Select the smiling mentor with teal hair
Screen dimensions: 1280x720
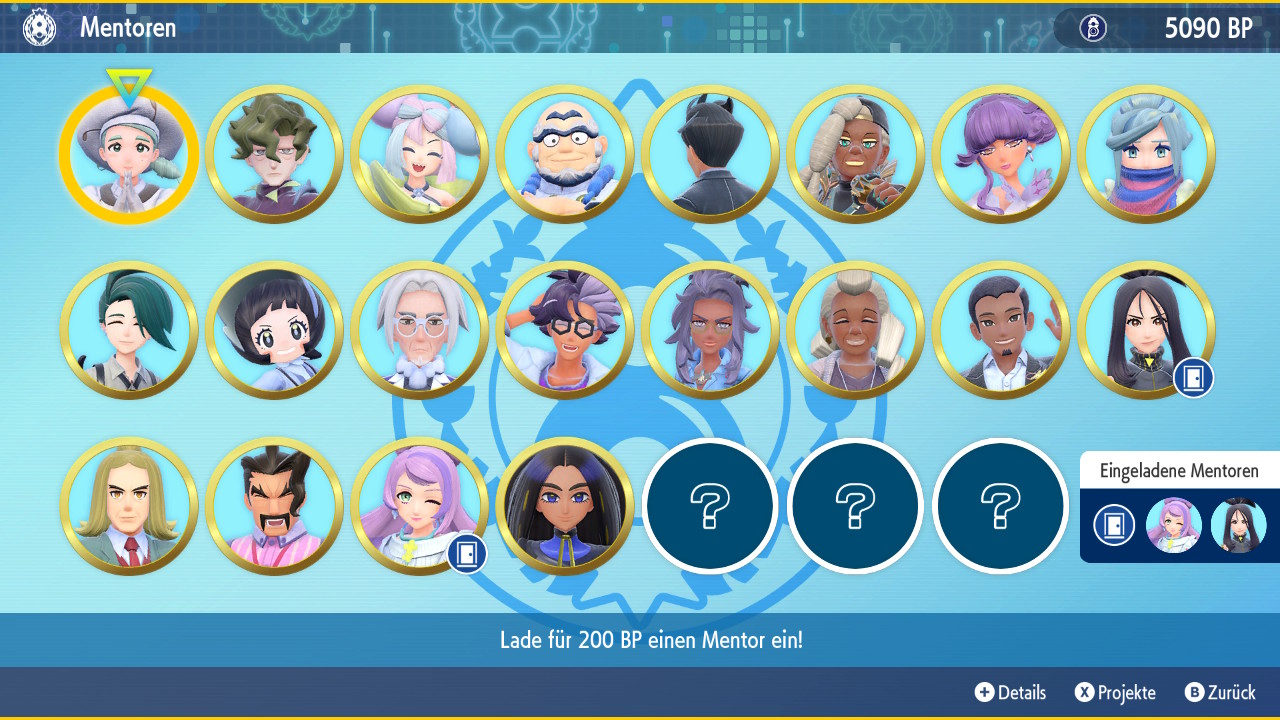click(x=129, y=330)
